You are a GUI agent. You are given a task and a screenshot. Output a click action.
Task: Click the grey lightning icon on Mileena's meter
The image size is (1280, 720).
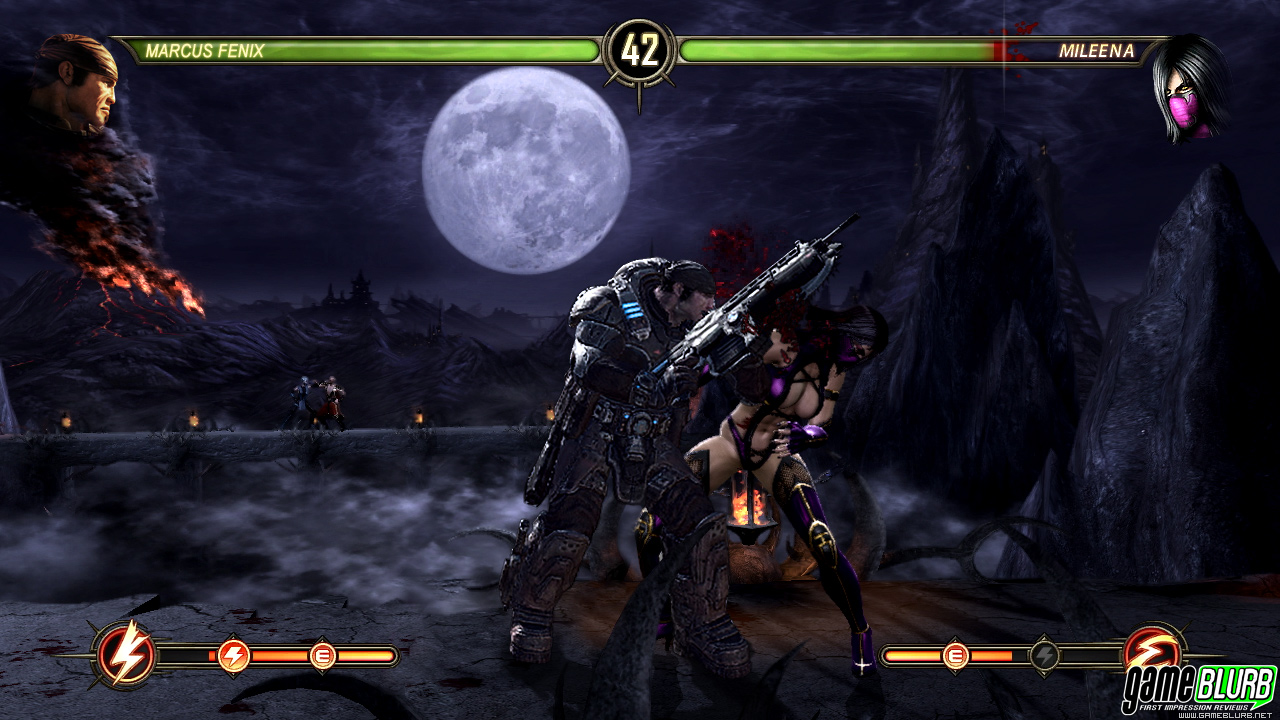point(1044,656)
